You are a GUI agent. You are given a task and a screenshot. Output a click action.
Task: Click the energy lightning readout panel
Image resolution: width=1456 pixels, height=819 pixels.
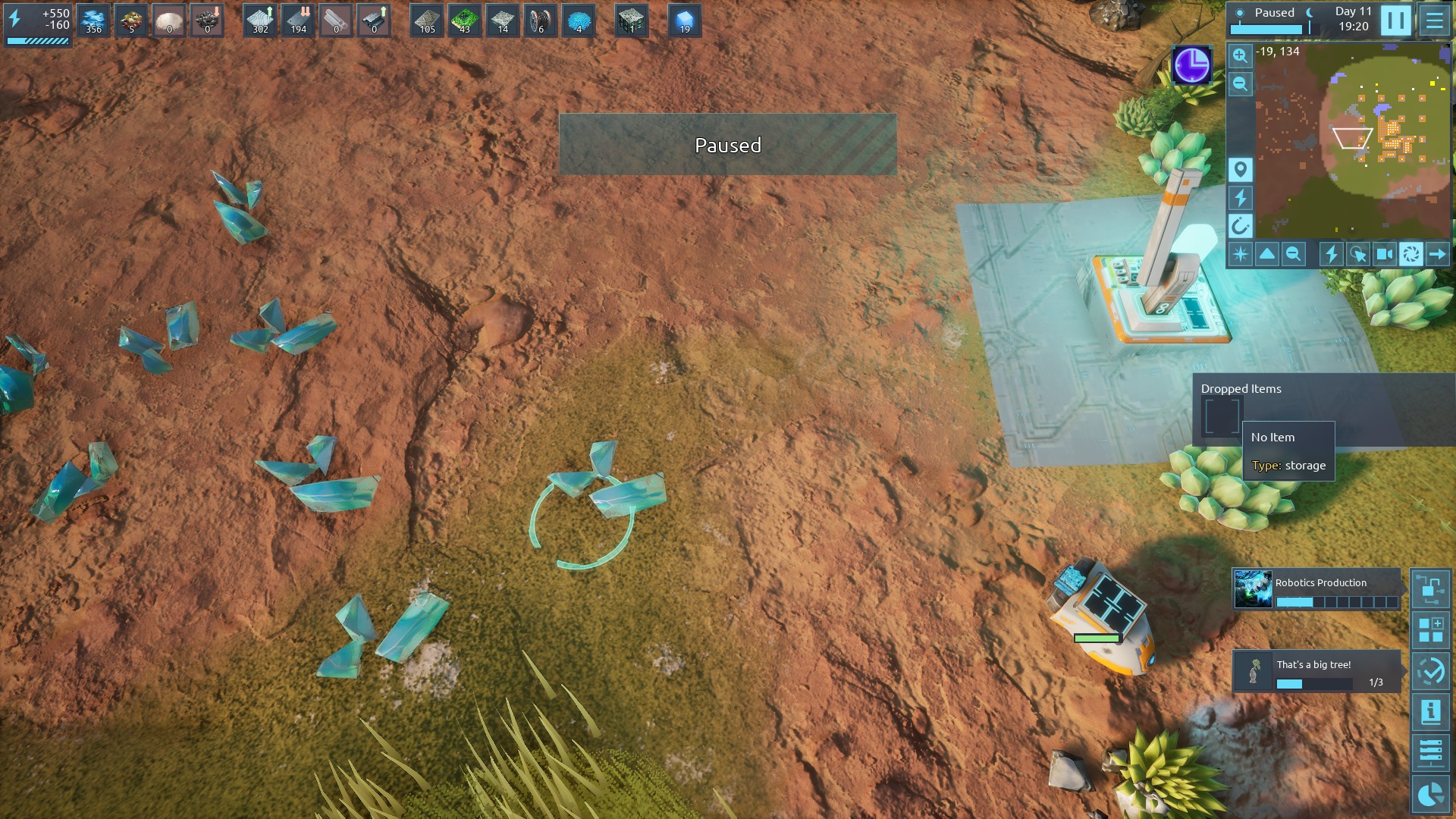(38, 24)
